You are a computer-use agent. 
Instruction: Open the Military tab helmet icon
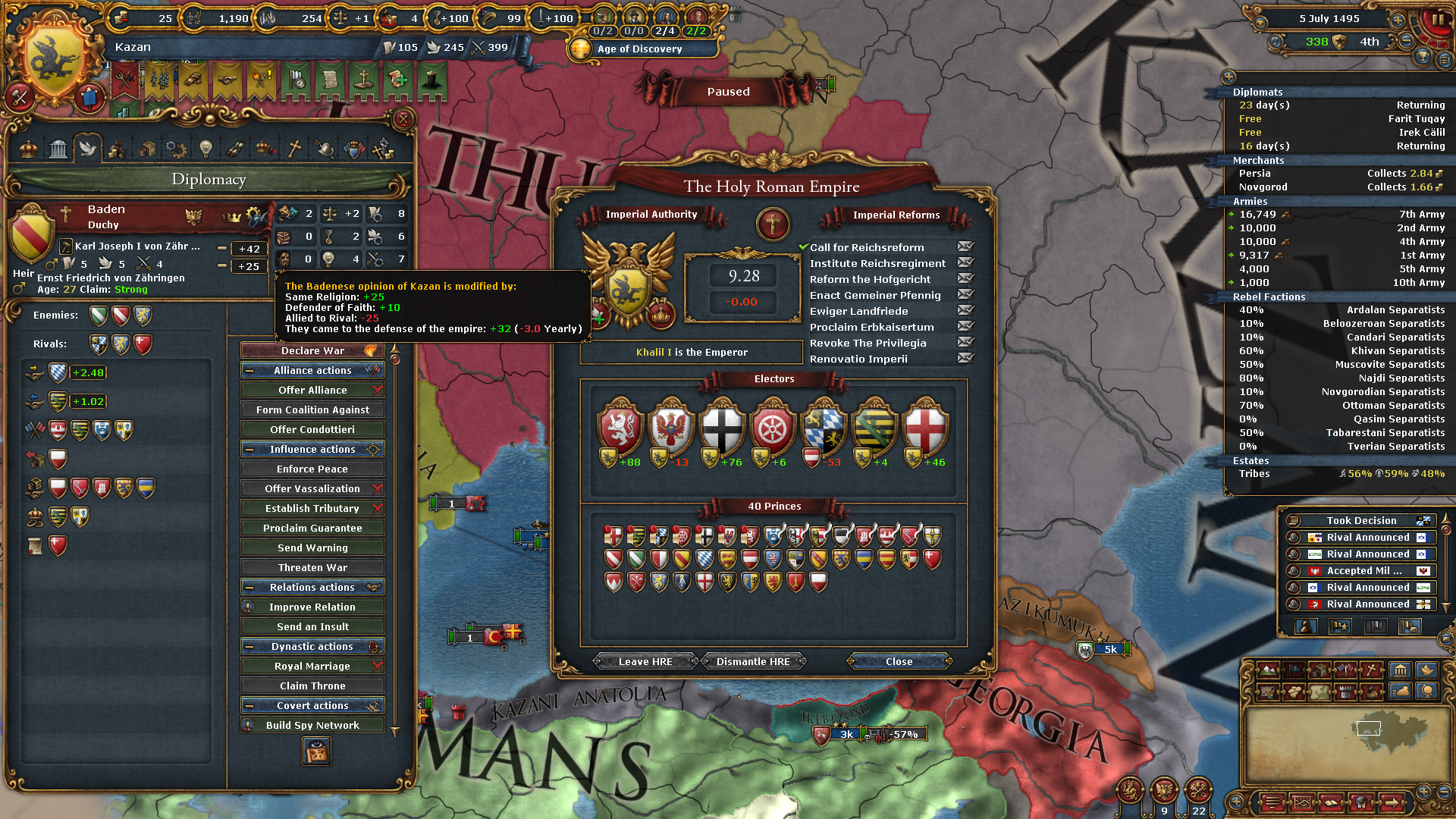325,149
